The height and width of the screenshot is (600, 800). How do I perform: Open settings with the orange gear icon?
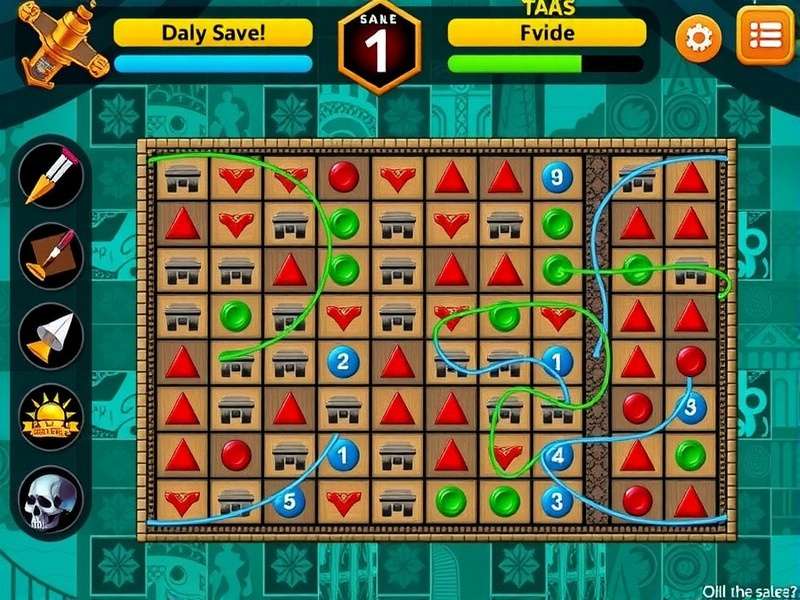click(x=698, y=39)
